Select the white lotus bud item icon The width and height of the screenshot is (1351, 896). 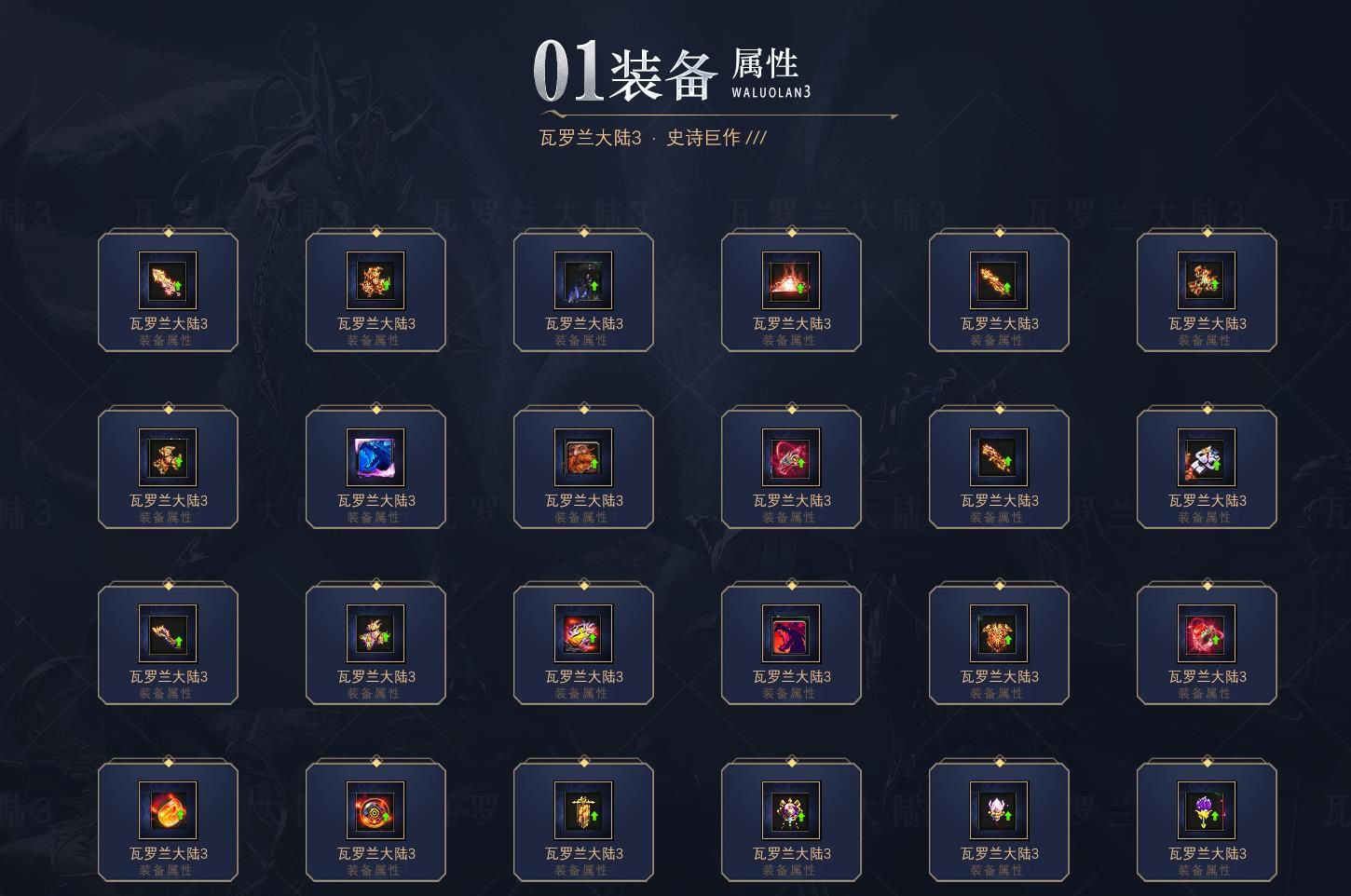pyautogui.click(x=999, y=808)
